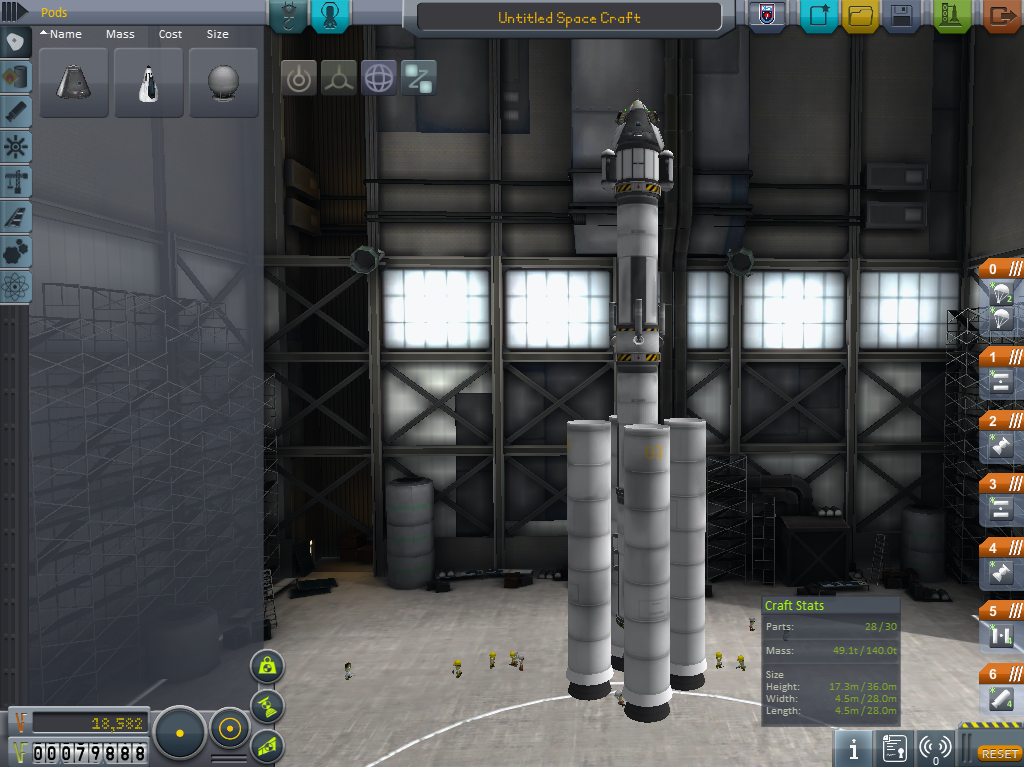The image size is (1024, 767).
Task: Switch to the science parts category
Action: click(x=16, y=286)
